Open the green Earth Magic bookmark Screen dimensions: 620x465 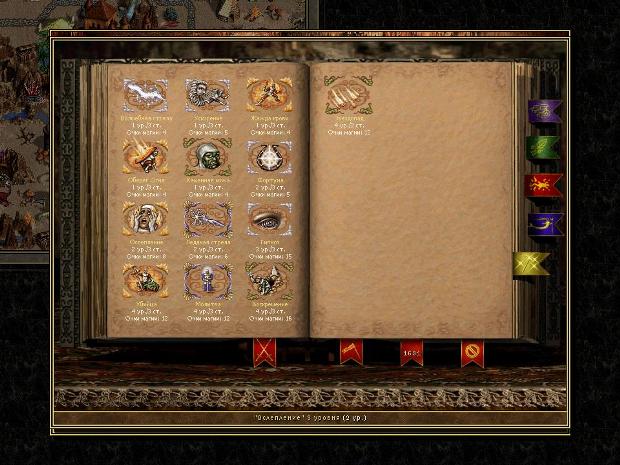[x=544, y=148]
